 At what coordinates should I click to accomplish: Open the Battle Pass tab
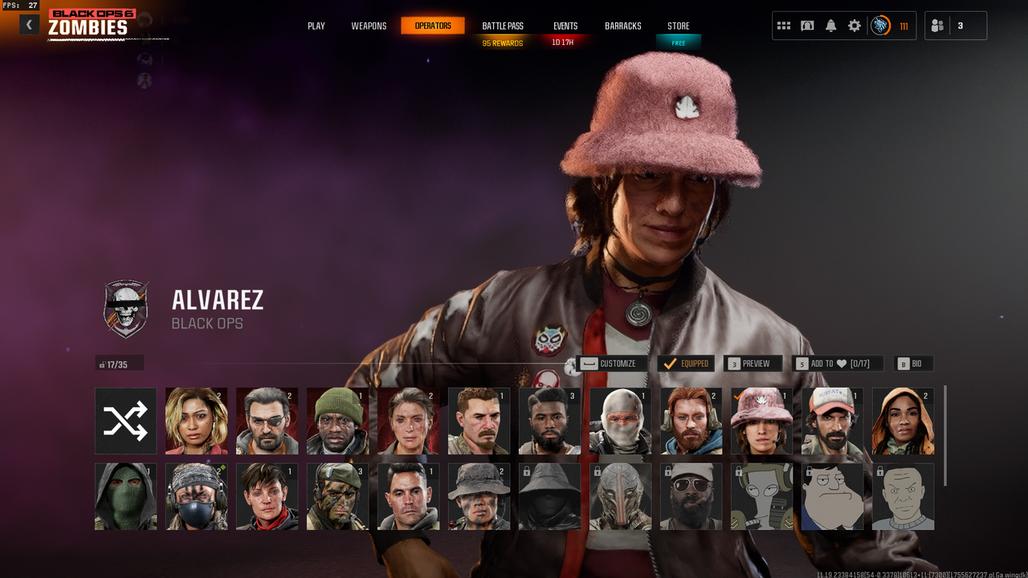point(502,26)
